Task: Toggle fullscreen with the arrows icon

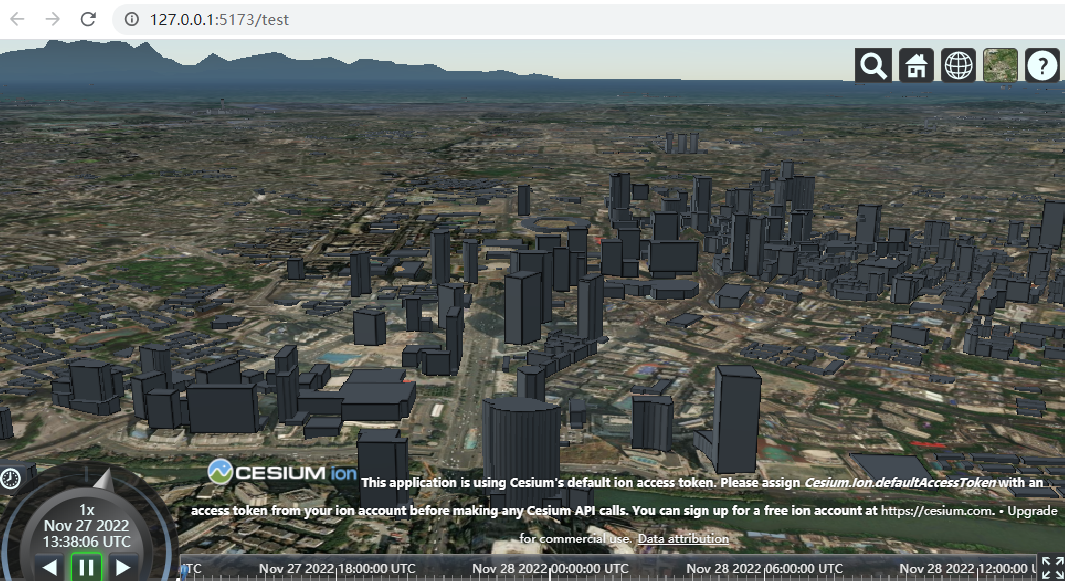Action: [x=1052, y=568]
